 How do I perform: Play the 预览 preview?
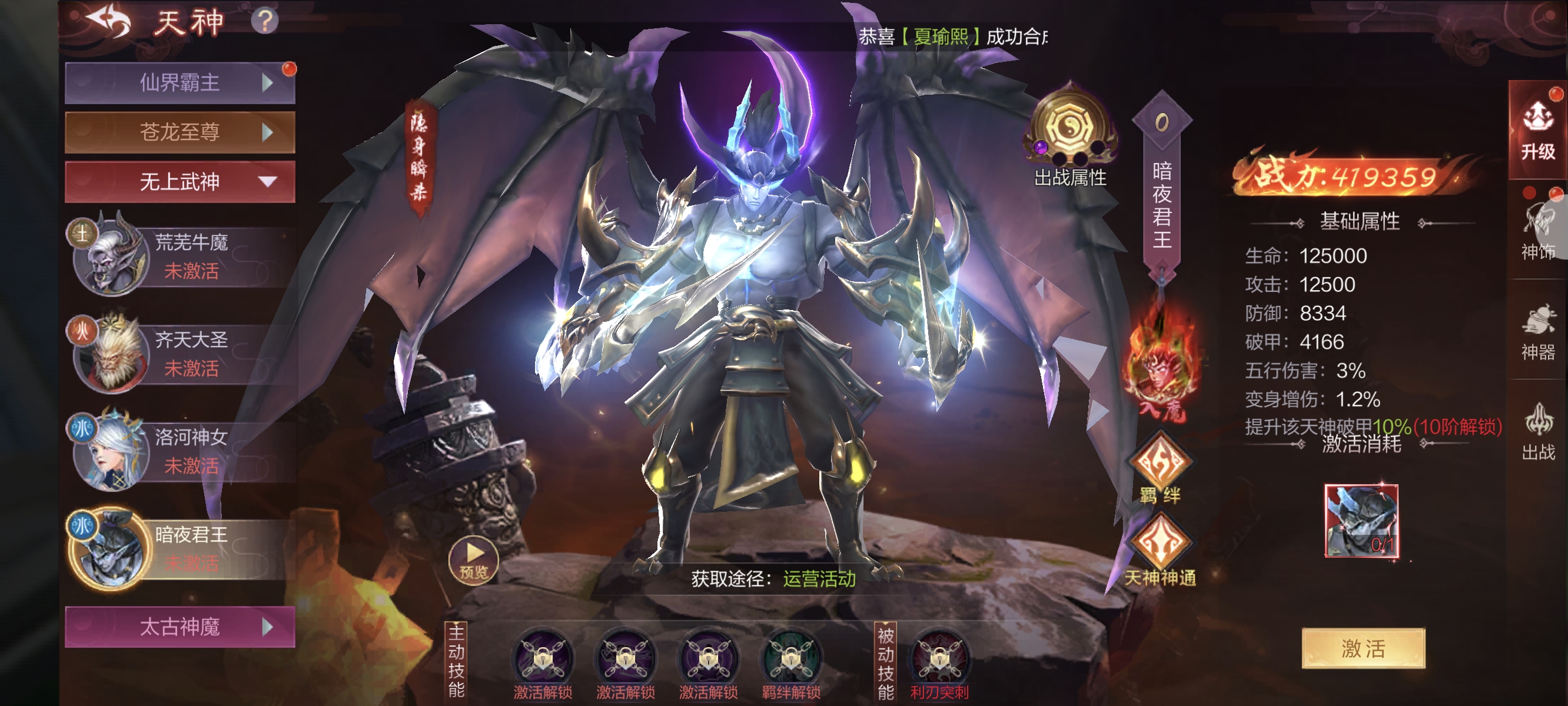coord(474,560)
